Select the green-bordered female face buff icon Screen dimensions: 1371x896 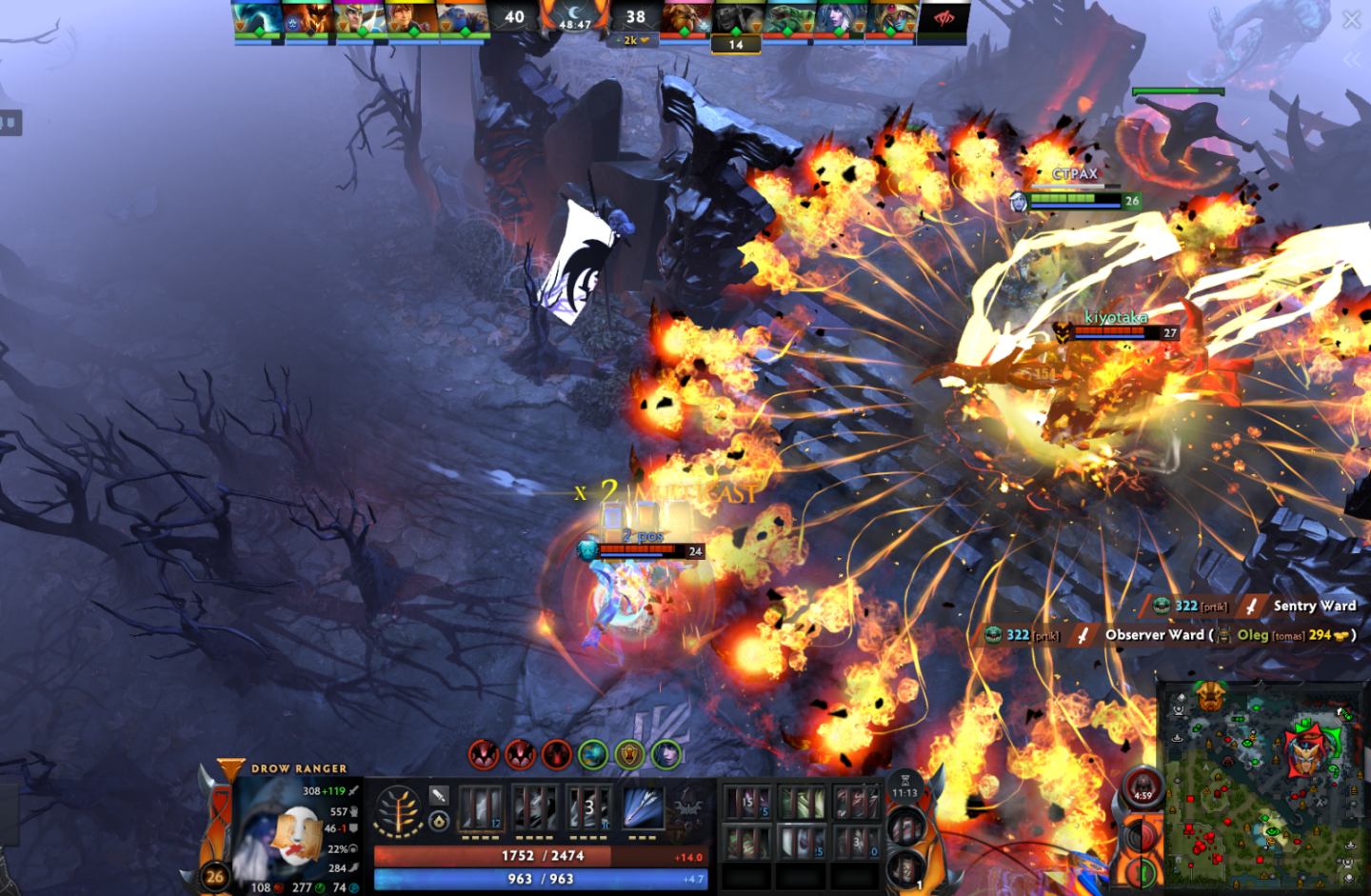pos(666,754)
